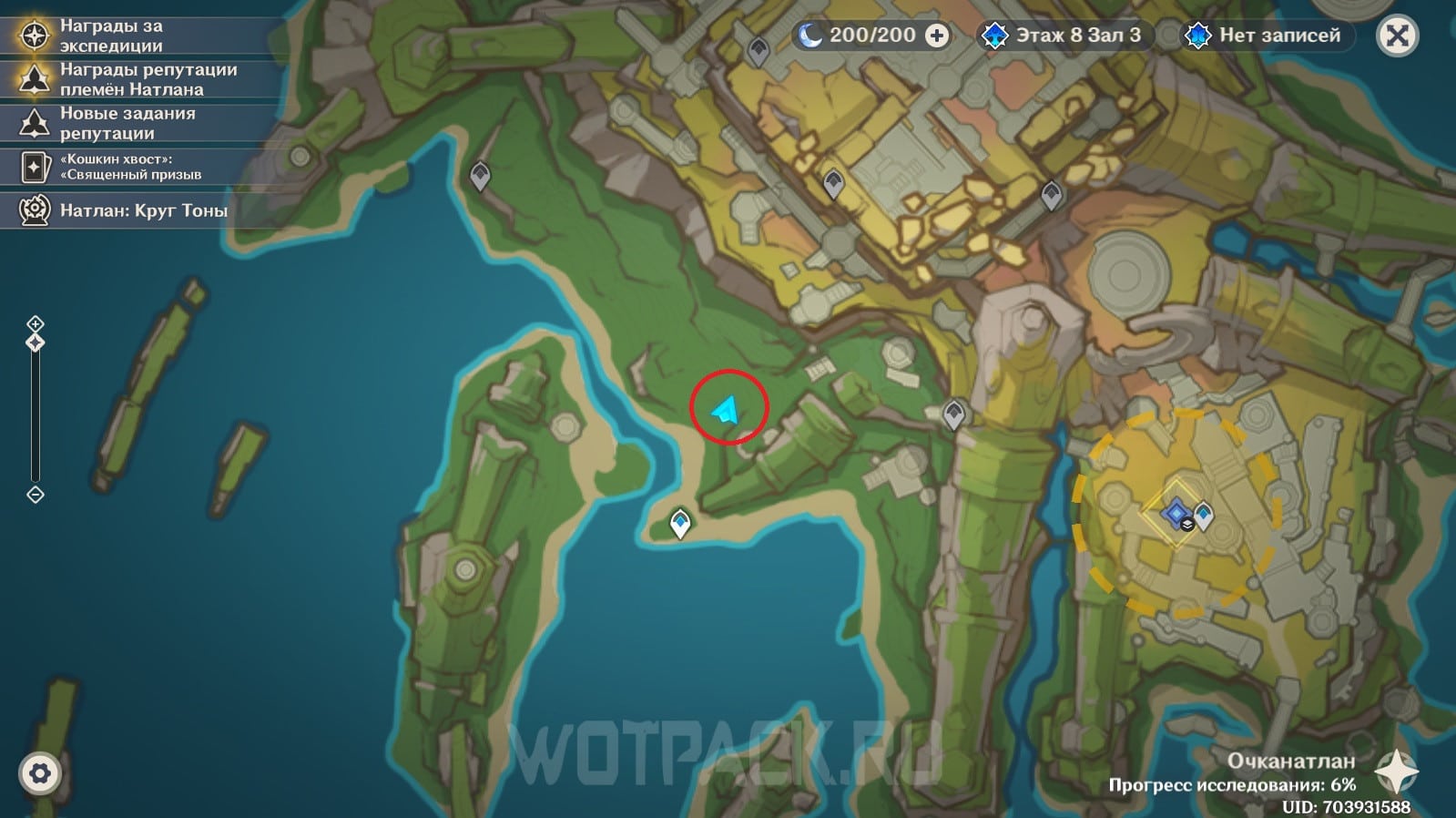Select the blue domain marker inside the dashed circle
1456x818 pixels.
pos(1176,512)
